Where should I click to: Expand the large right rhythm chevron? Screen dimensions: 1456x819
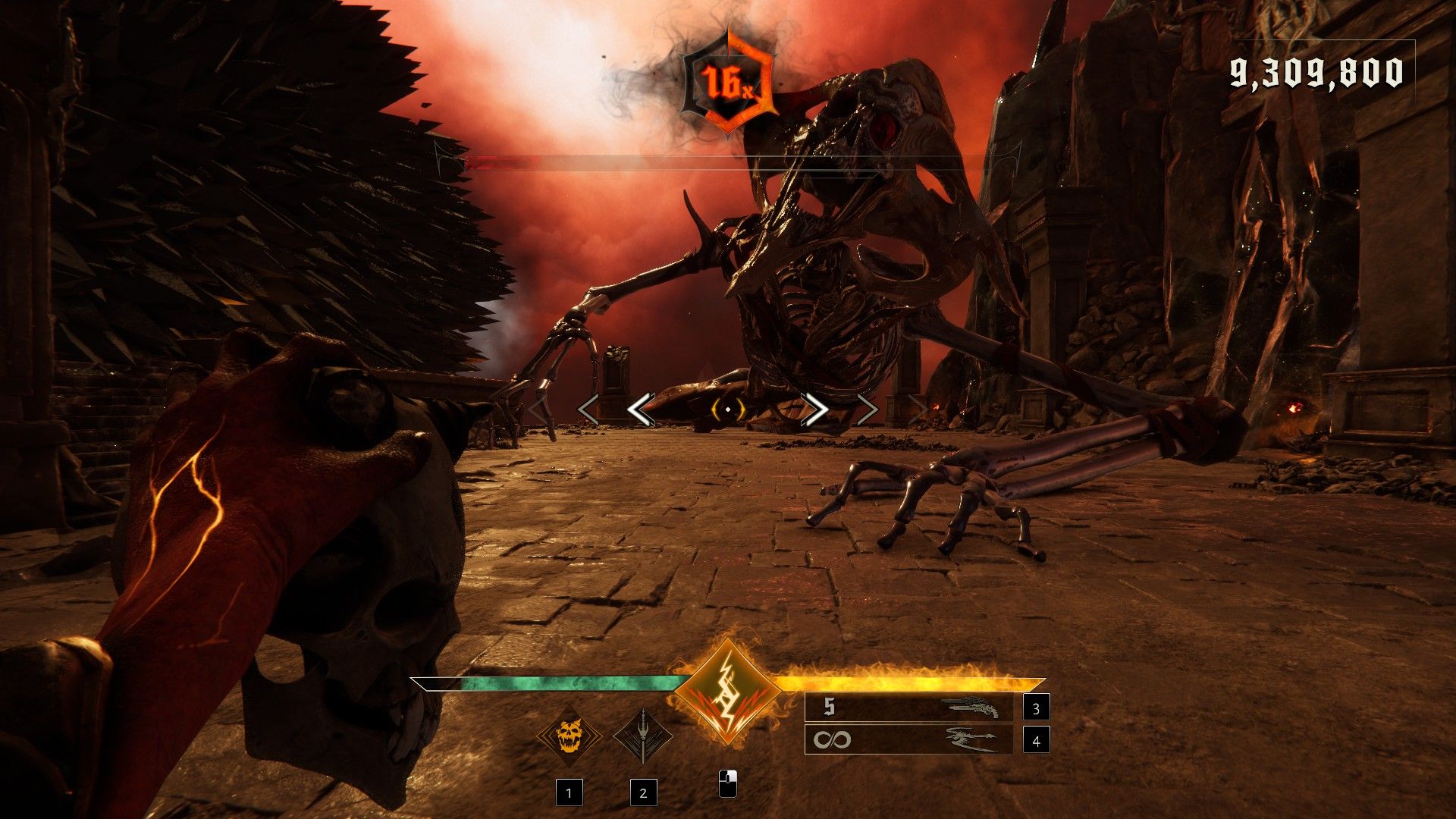(814, 409)
